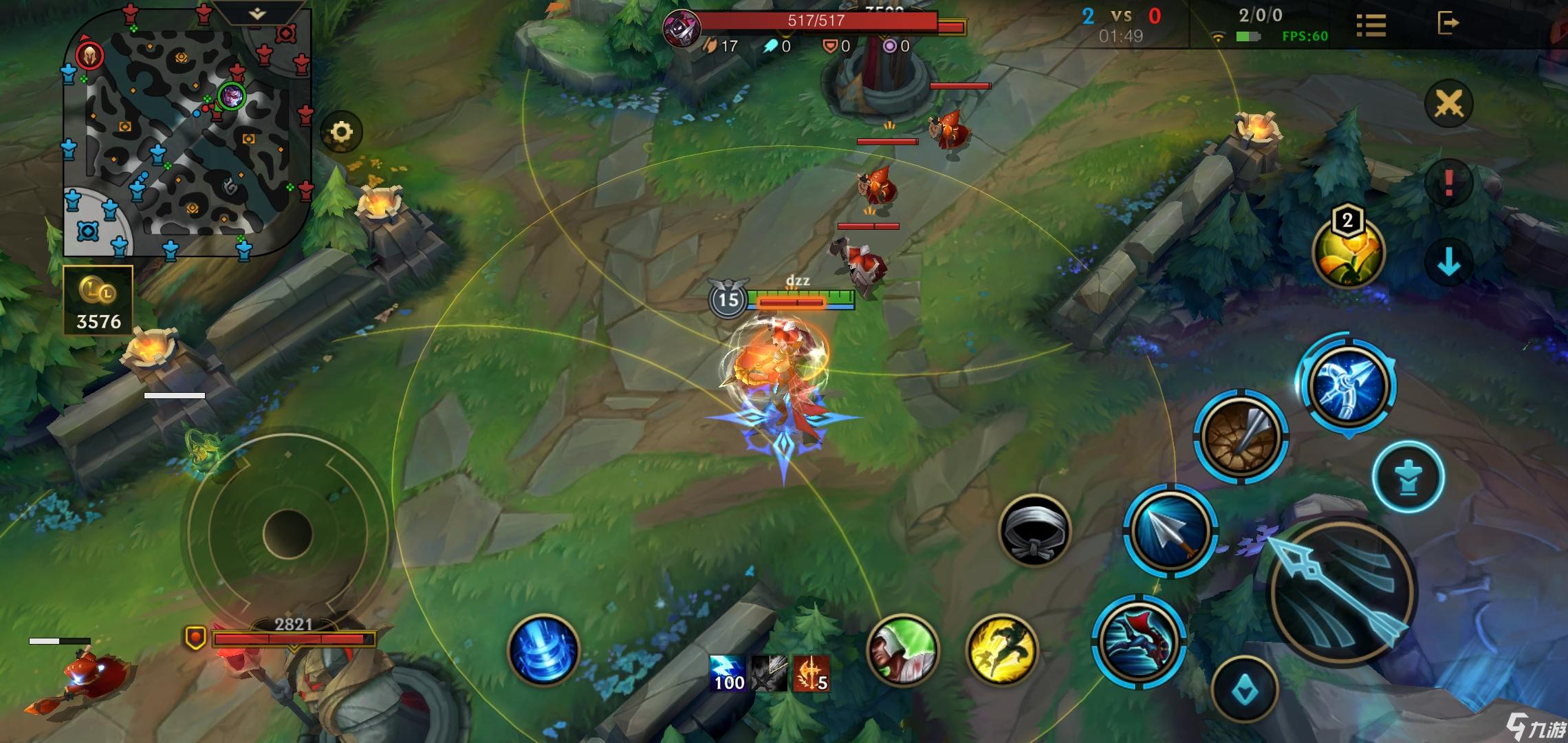Send the crossed swords attack ping
The height and width of the screenshot is (743, 1568).
[x=1448, y=105]
